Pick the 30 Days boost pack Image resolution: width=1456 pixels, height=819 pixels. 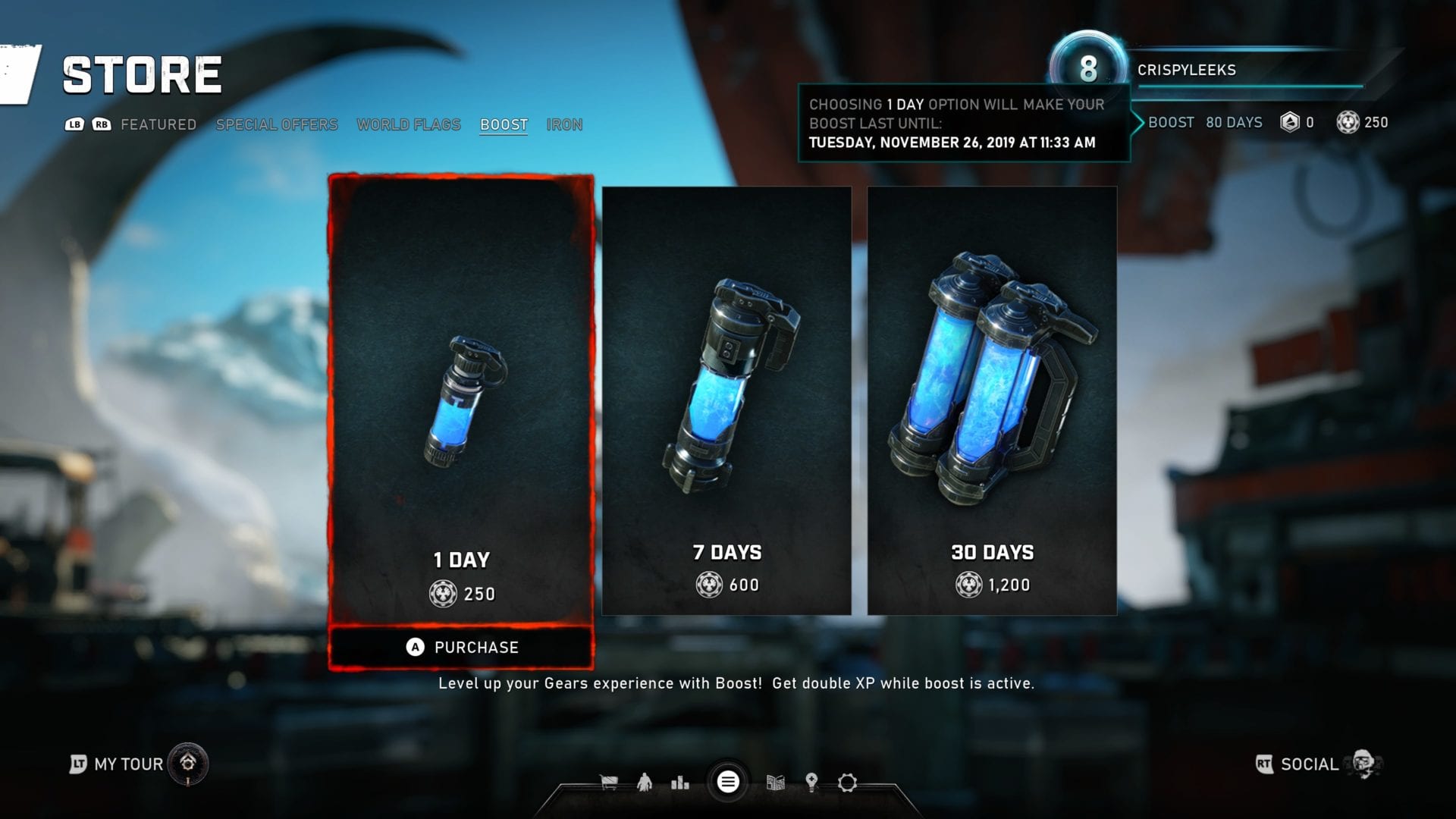(x=992, y=400)
